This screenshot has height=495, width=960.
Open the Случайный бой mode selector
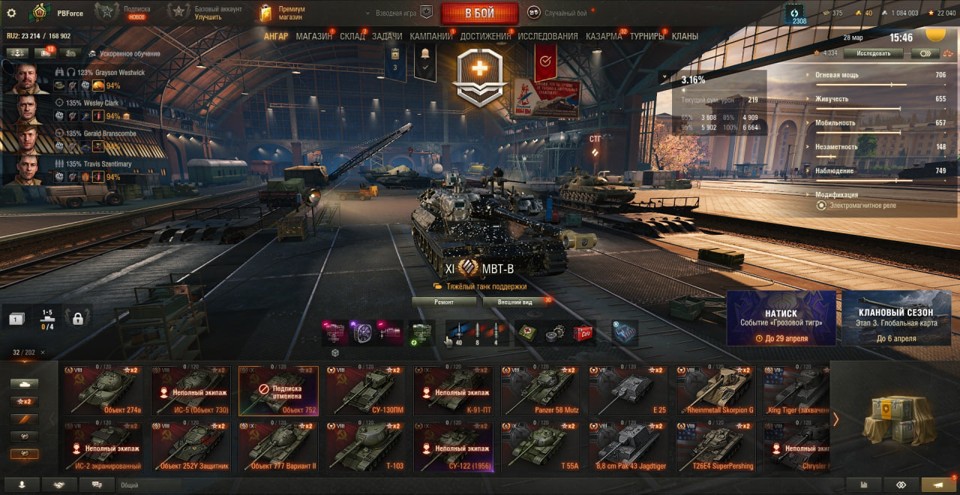tap(559, 13)
